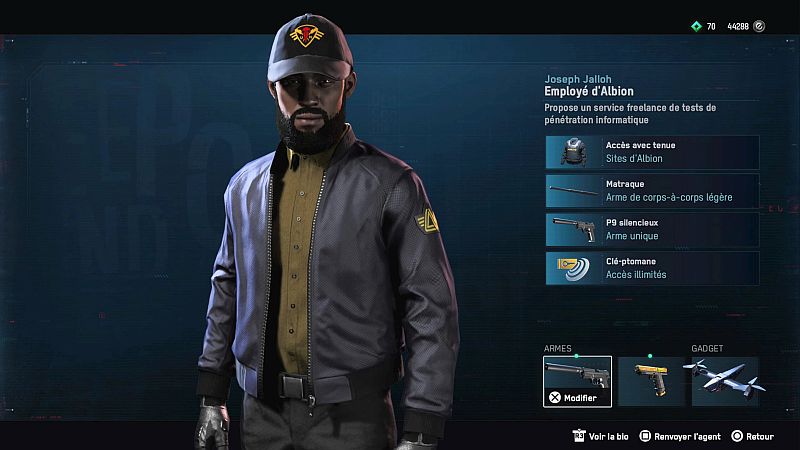The width and height of the screenshot is (800, 450).
Task: Click Voir la bio
Action: [x=603, y=436]
